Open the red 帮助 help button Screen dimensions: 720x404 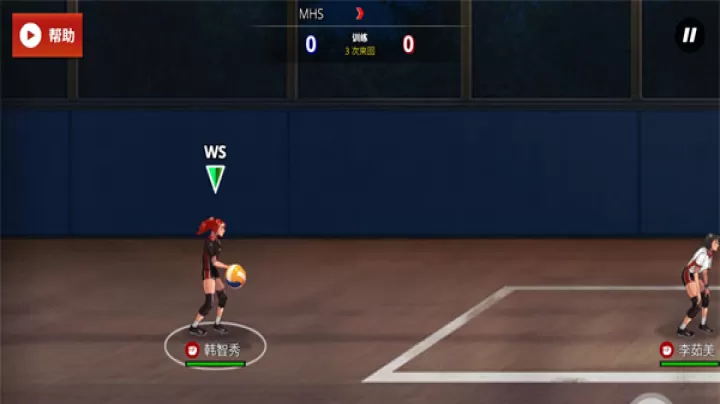47,36
